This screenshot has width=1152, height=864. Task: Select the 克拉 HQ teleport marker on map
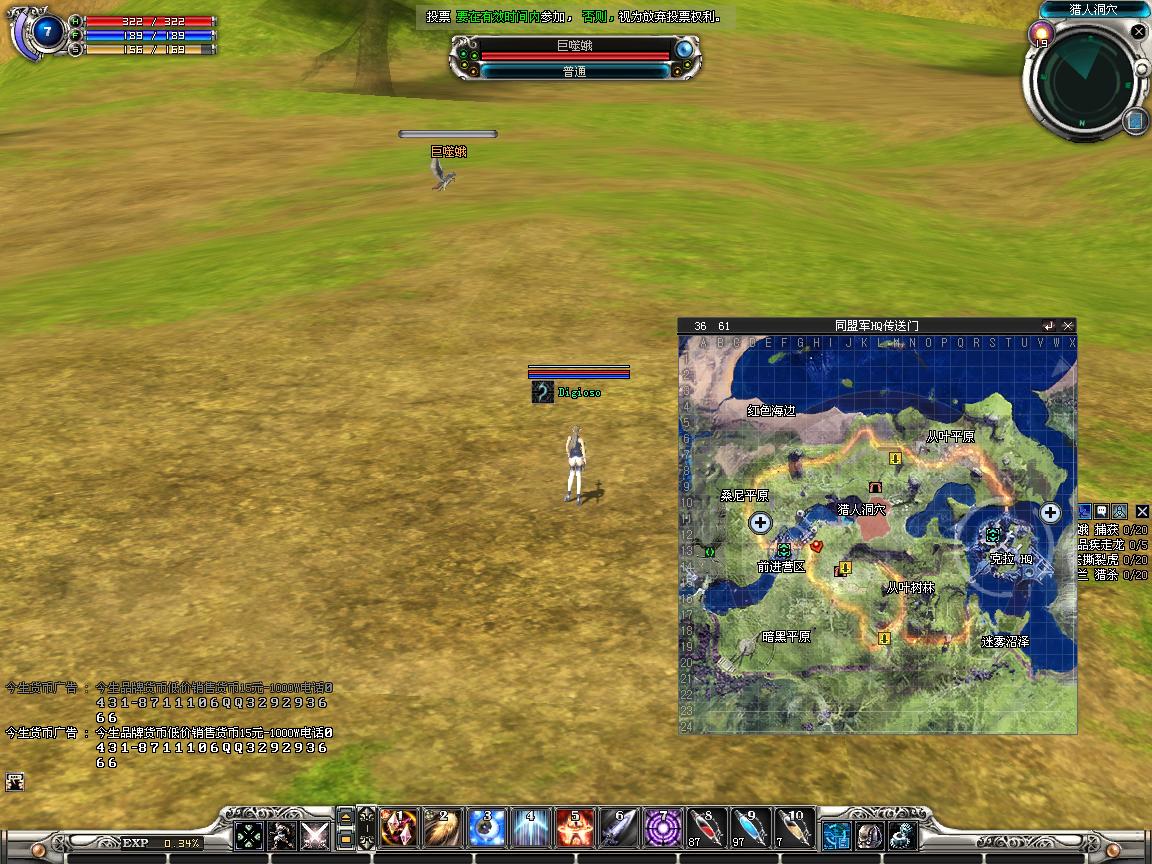coord(993,535)
